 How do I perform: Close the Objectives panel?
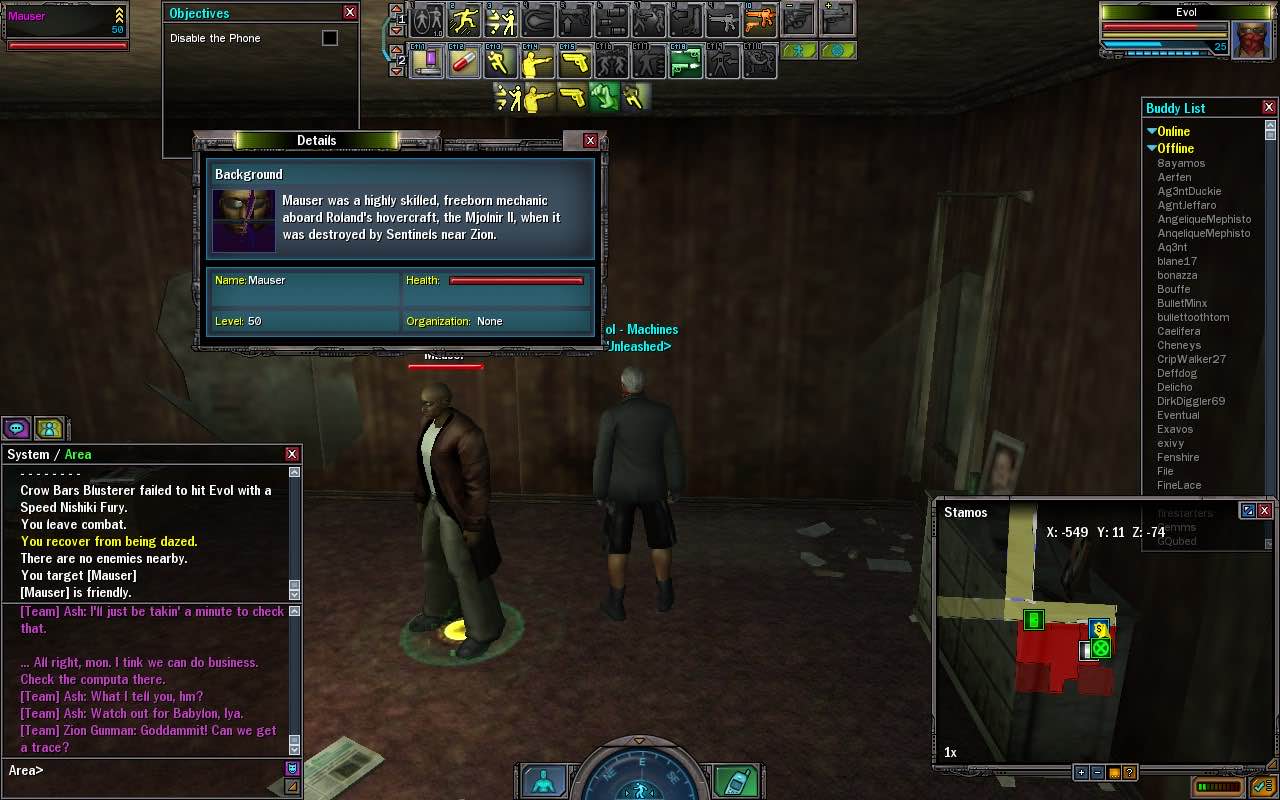coord(350,13)
